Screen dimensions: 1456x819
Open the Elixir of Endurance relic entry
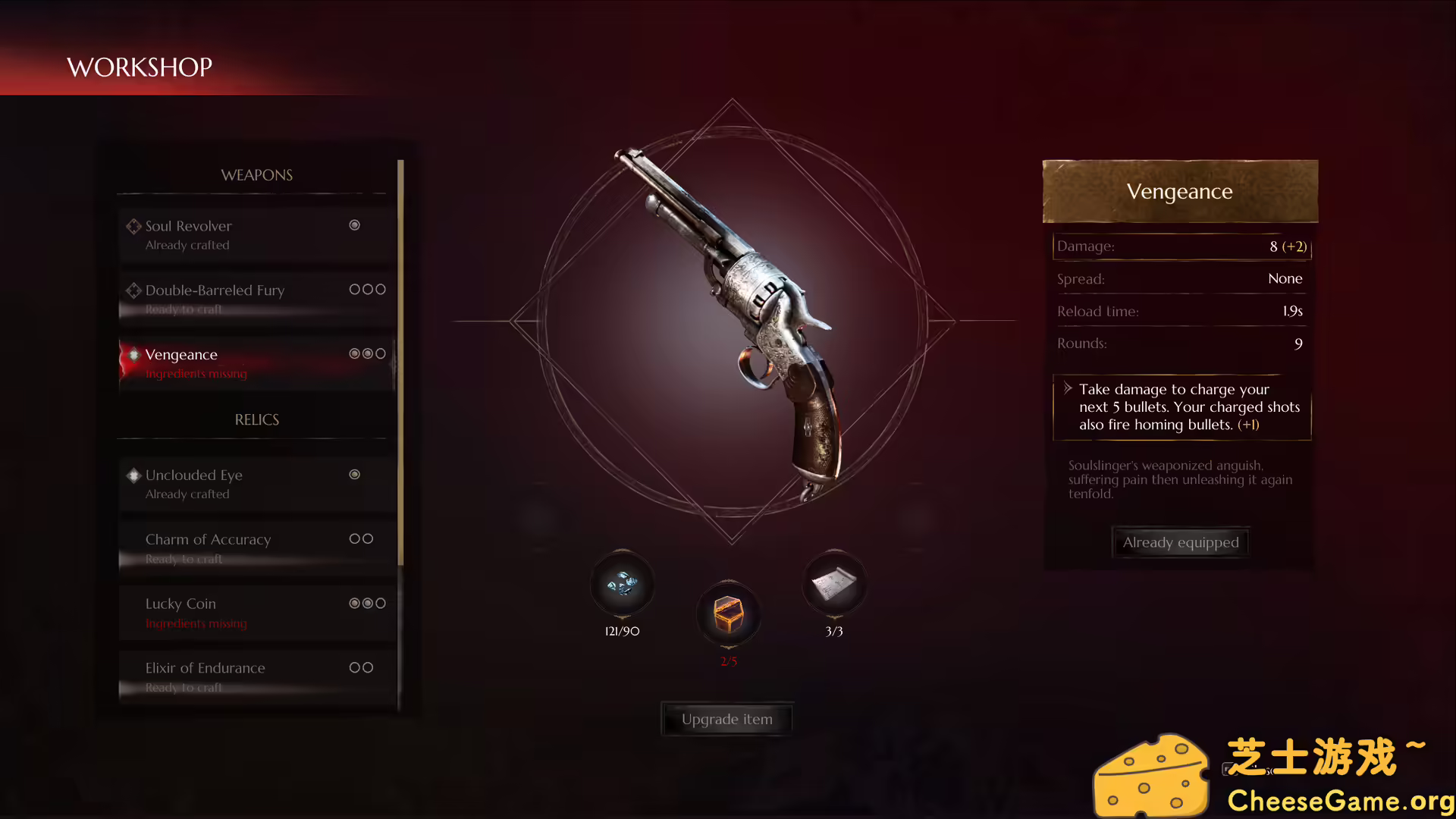pos(205,668)
